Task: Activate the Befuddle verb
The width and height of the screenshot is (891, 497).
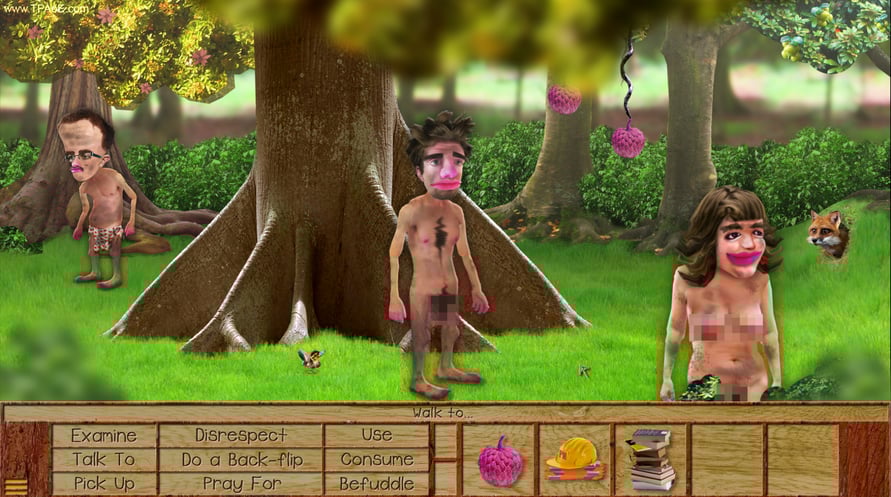Action: (377, 483)
